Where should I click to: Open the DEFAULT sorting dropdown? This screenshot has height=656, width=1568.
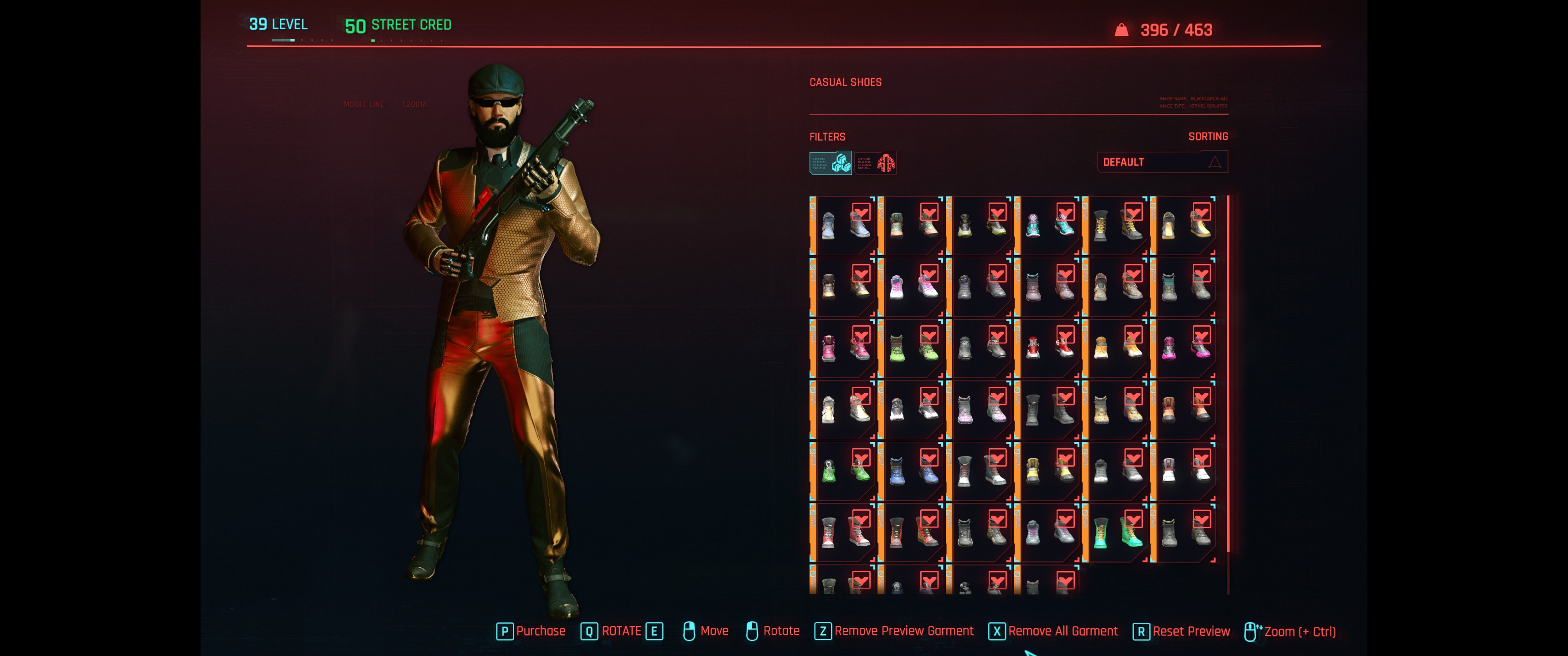pyautogui.click(x=1161, y=162)
